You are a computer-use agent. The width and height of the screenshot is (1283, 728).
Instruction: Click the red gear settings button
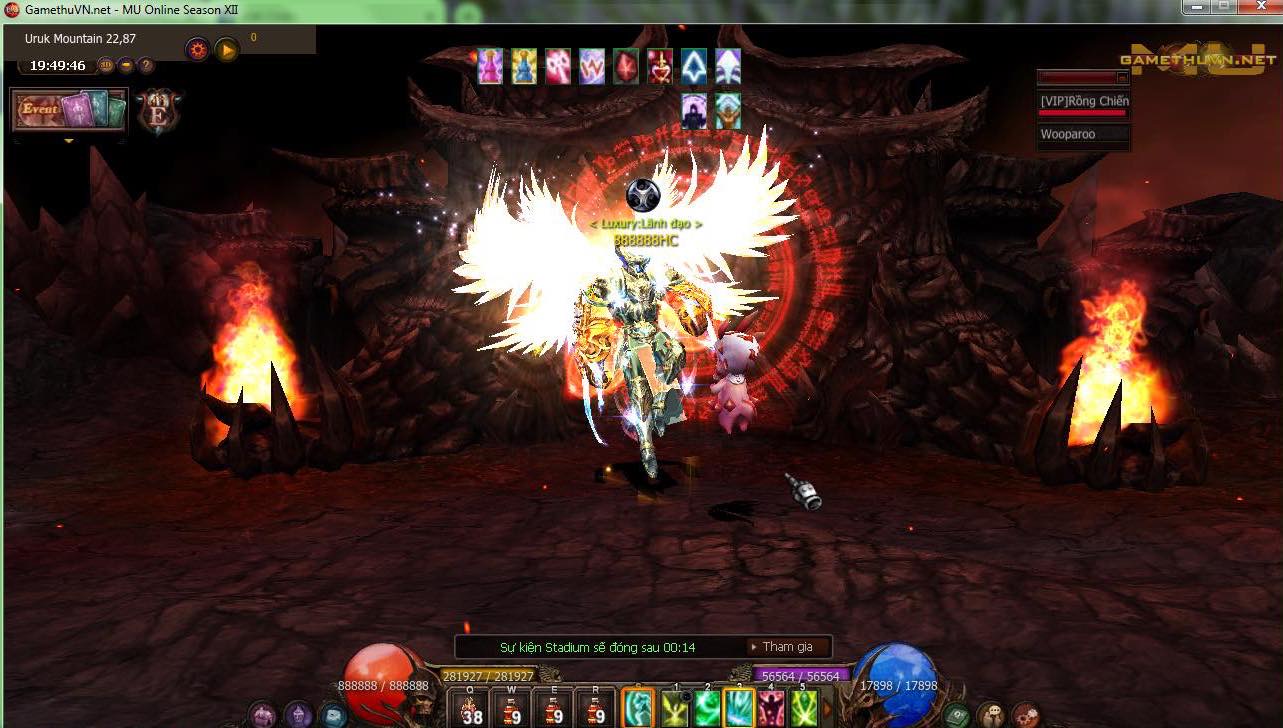(198, 49)
